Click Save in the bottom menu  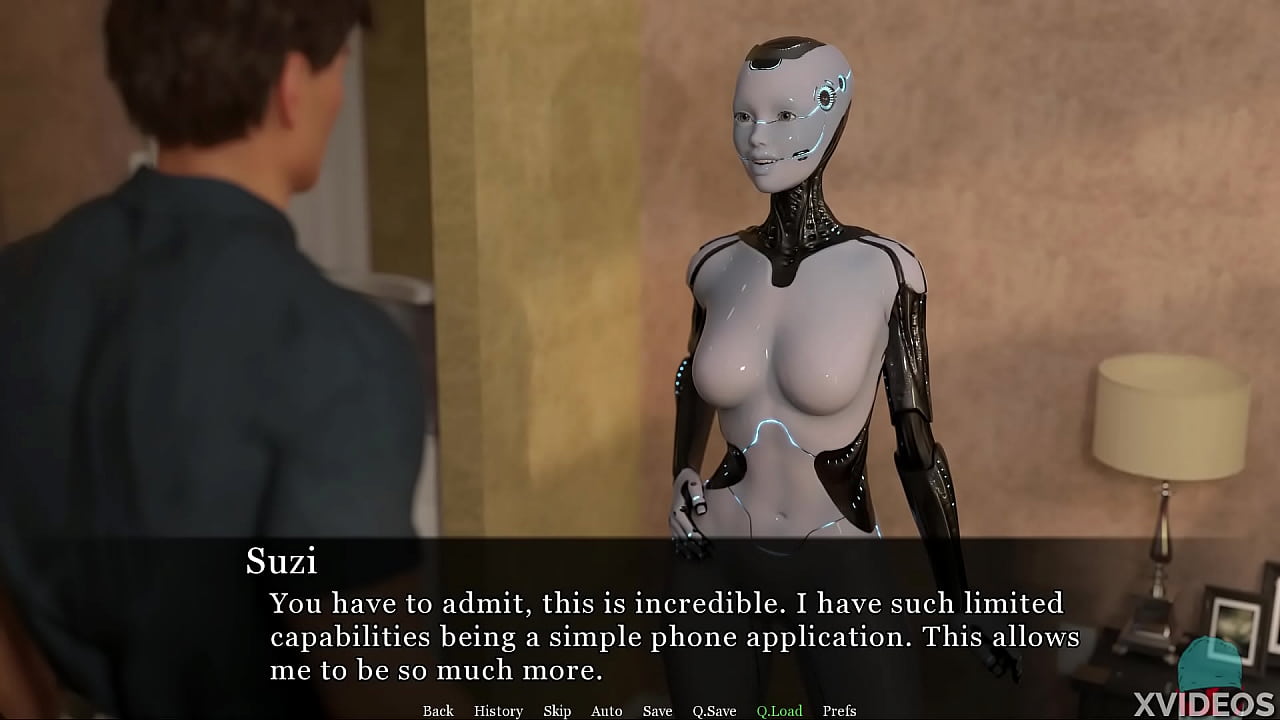pos(656,710)
